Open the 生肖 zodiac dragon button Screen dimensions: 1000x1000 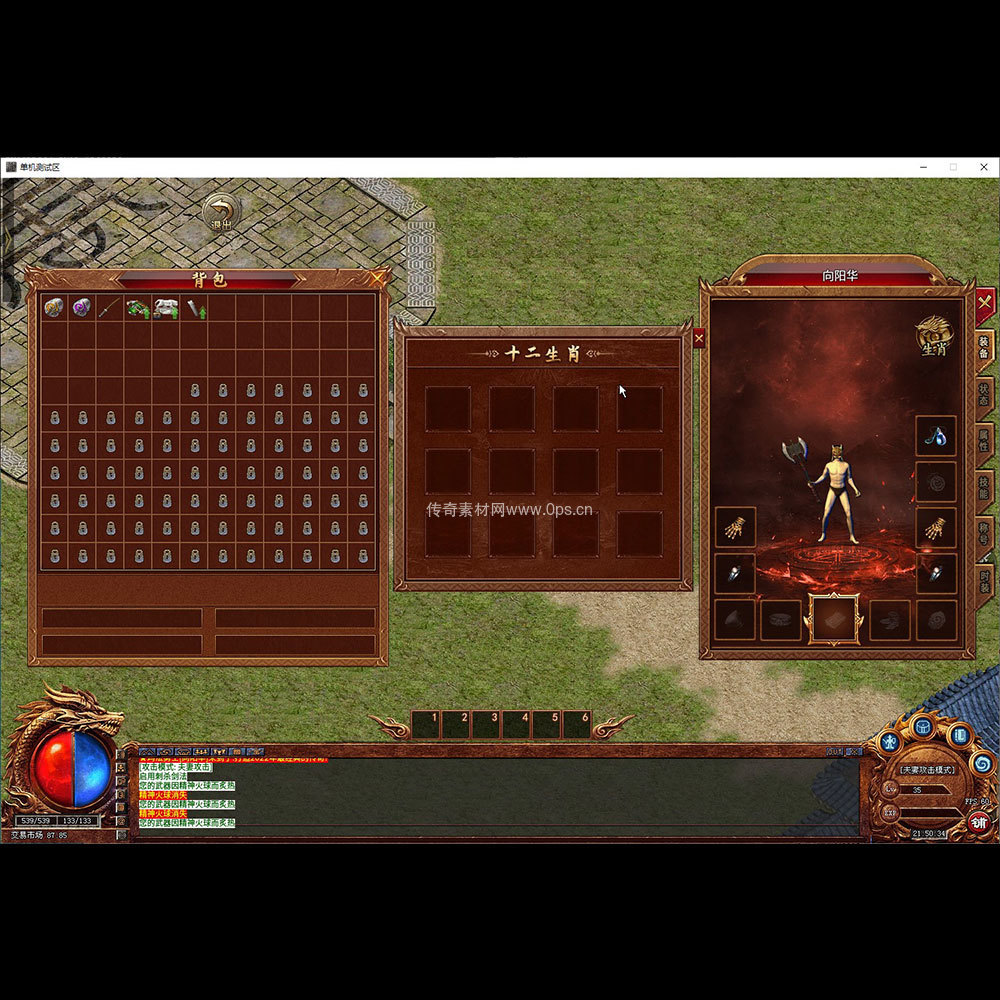[934, 337]
